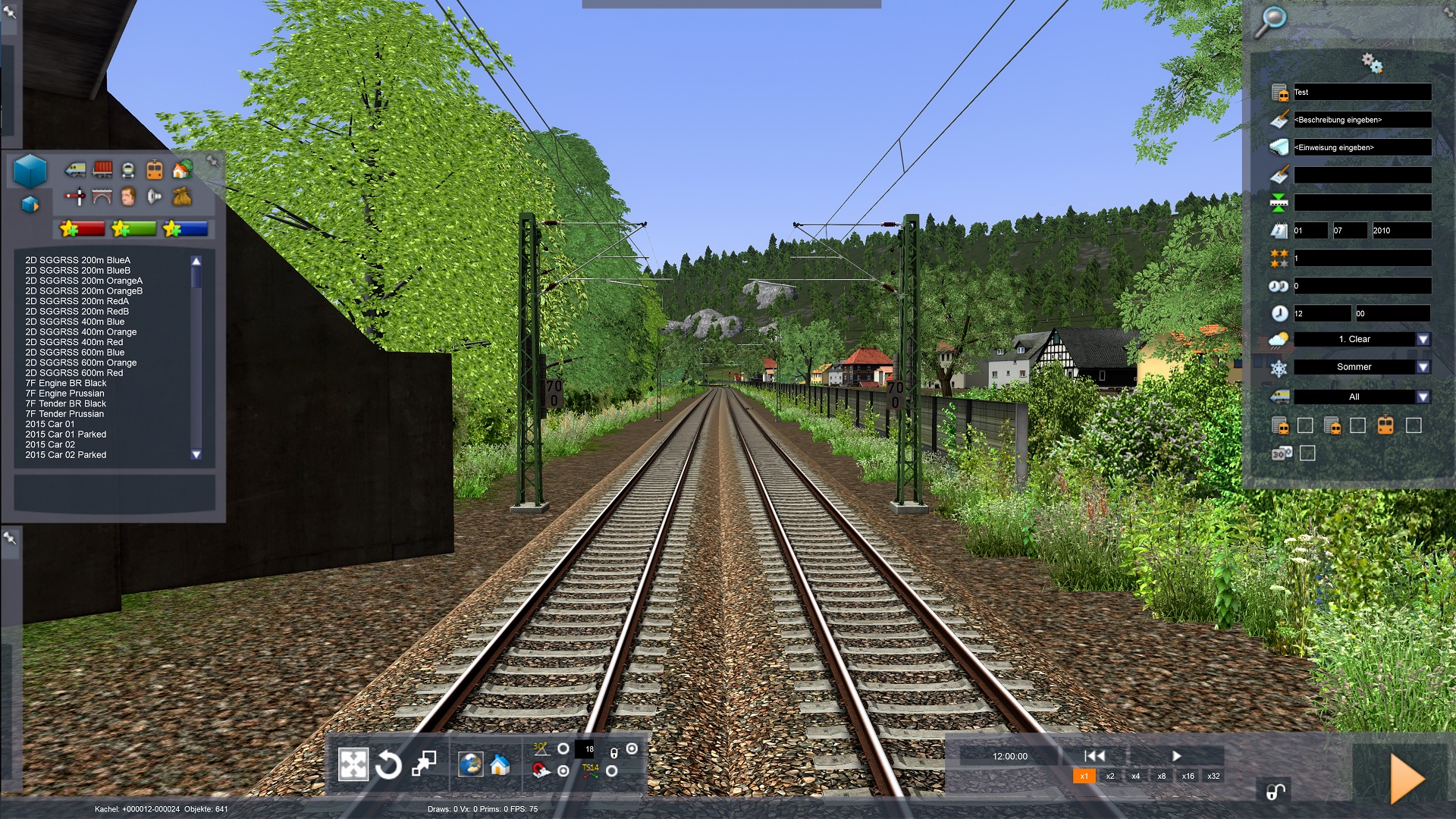Click the blue house home icon
Screen dimensions: 1456x819
point(499,765)
